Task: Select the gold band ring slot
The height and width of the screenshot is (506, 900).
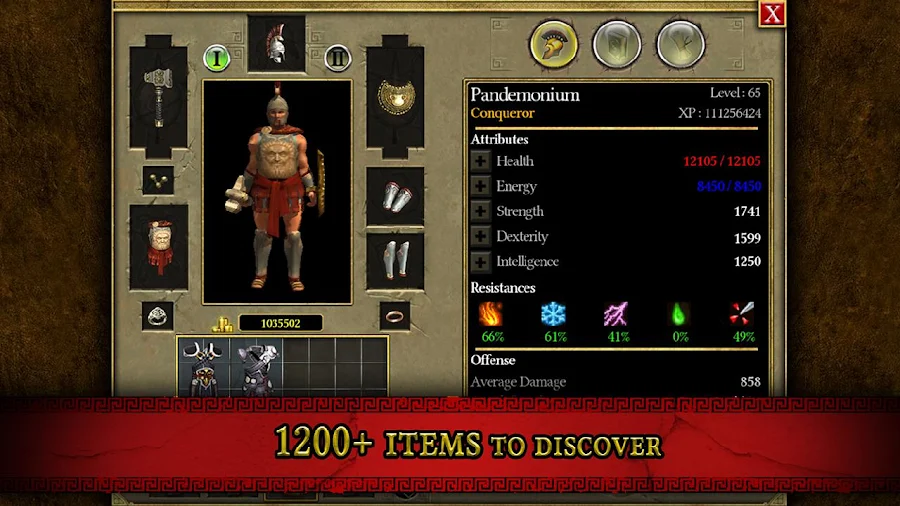Action: point(395,316)
